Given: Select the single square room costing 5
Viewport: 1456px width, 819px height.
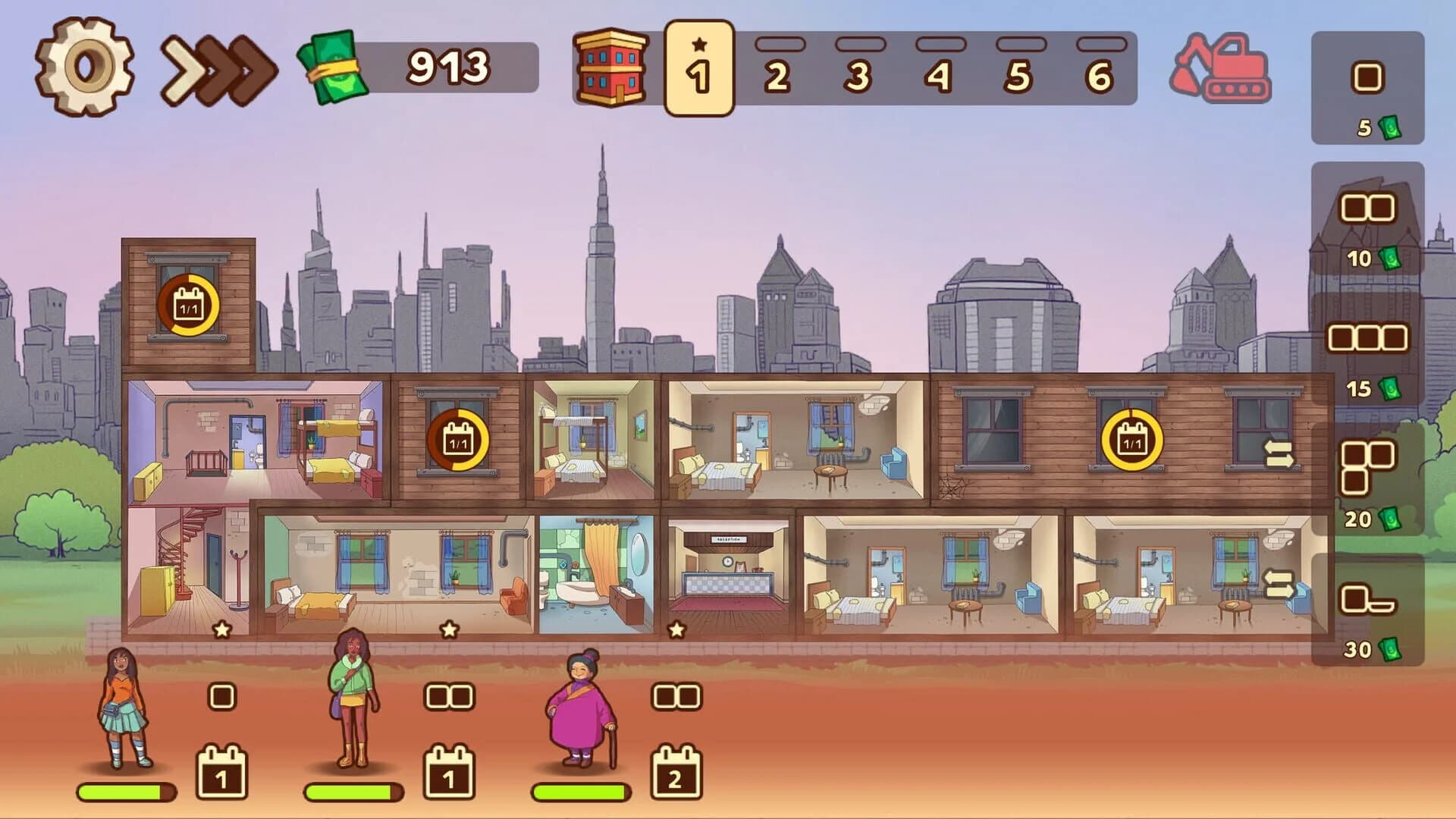Looking at the screenshot, I should click(1366, 77).
